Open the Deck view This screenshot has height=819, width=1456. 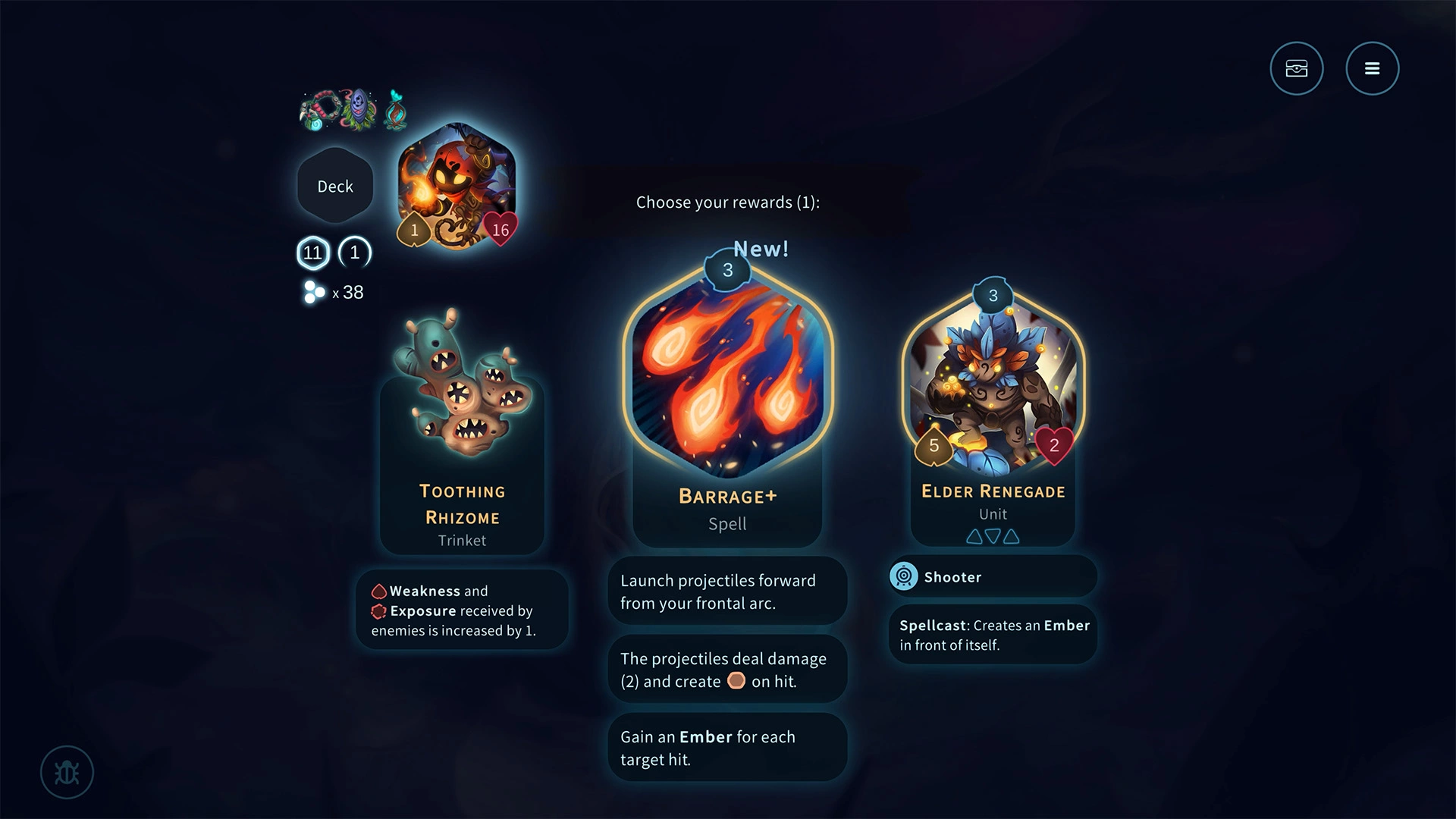click(x=335, y=187)
